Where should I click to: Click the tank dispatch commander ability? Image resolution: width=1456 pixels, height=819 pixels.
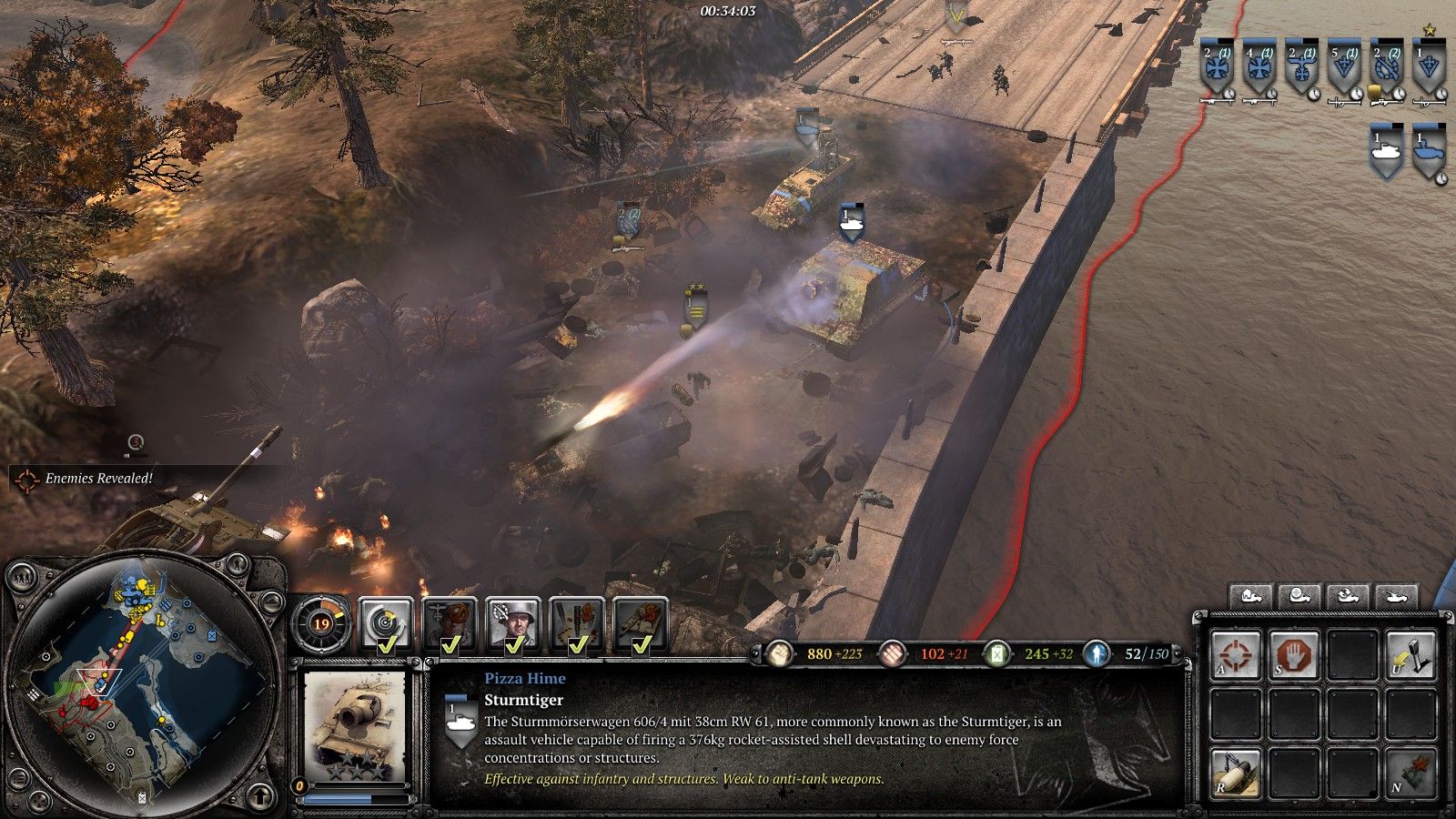coord(641,624)
